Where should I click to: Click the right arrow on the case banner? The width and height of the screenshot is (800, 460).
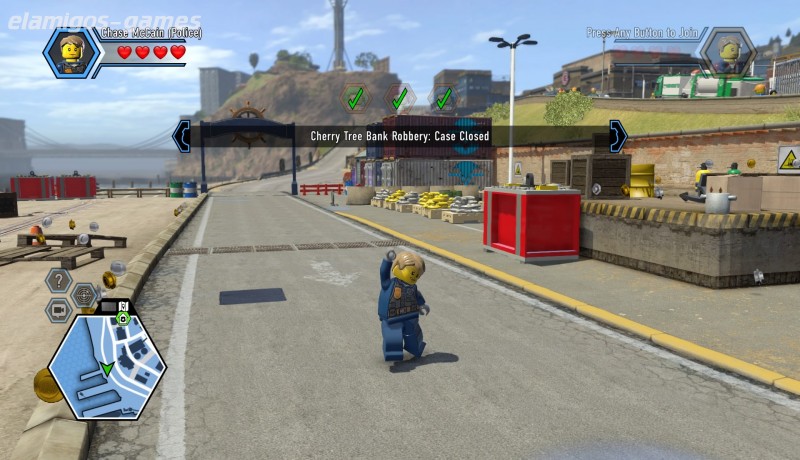(618, 136)
